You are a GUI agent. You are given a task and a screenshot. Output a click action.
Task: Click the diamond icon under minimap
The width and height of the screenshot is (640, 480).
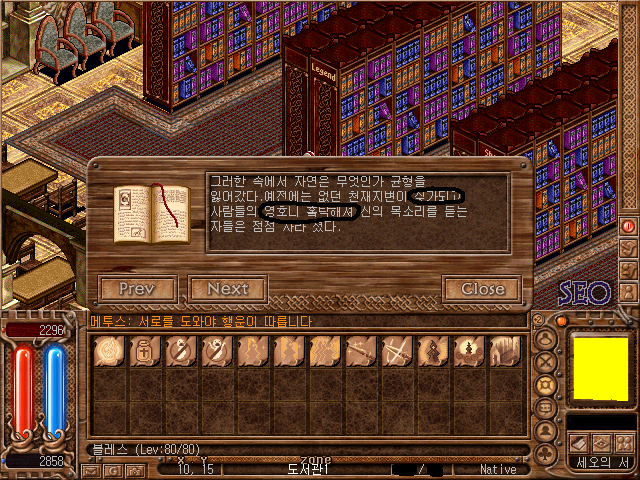pos(600,443)
